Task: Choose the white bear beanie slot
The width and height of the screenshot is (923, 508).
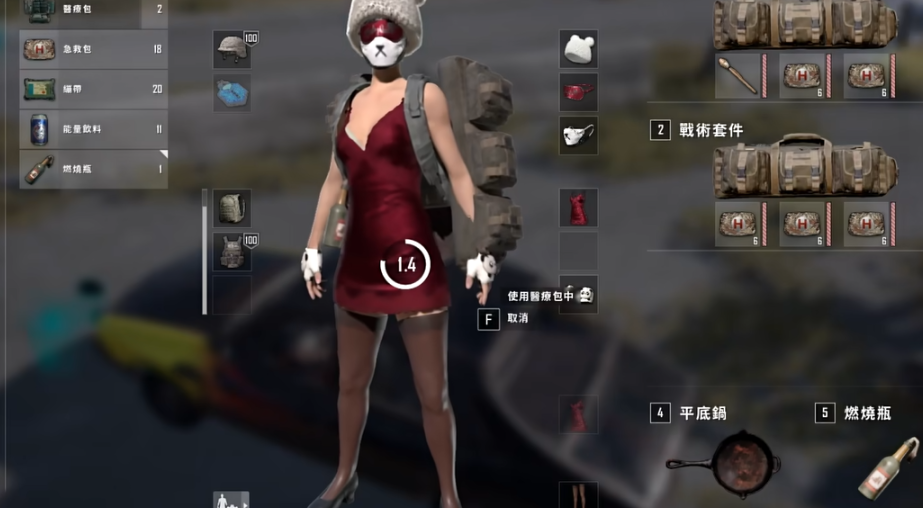Action: (578, 49)
